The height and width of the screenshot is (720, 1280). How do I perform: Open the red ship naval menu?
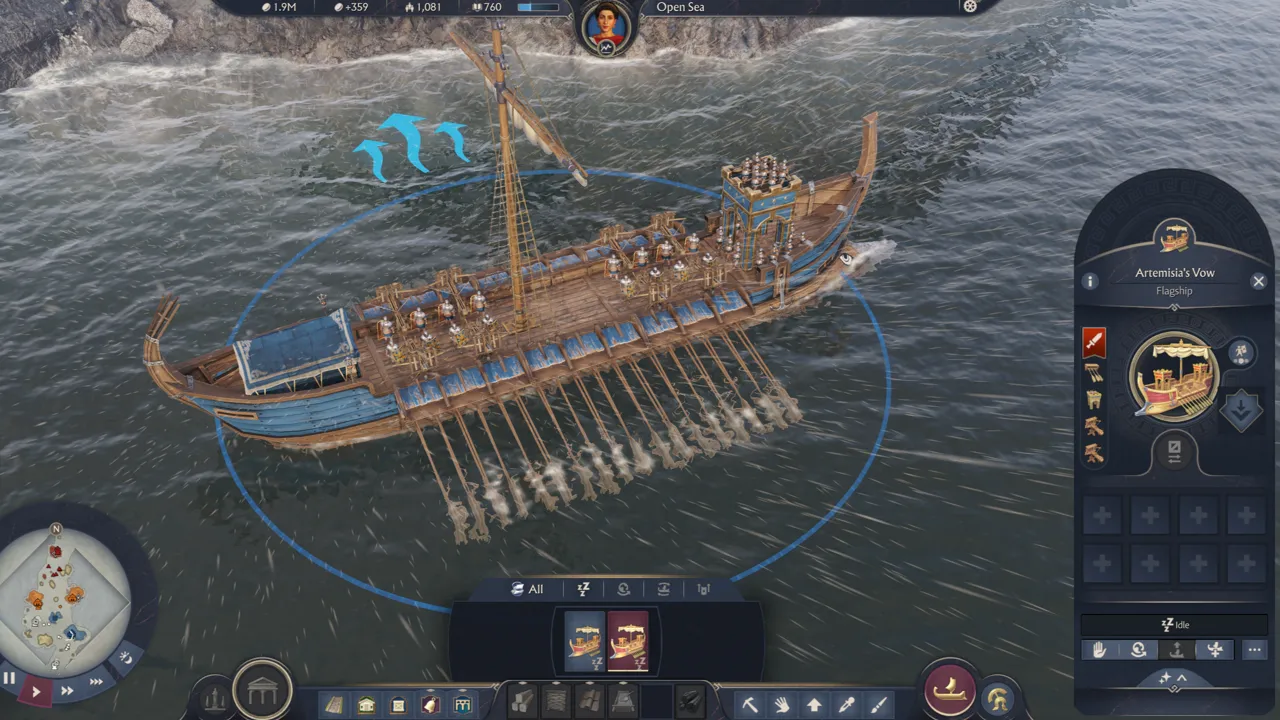(x=949, y=689)
